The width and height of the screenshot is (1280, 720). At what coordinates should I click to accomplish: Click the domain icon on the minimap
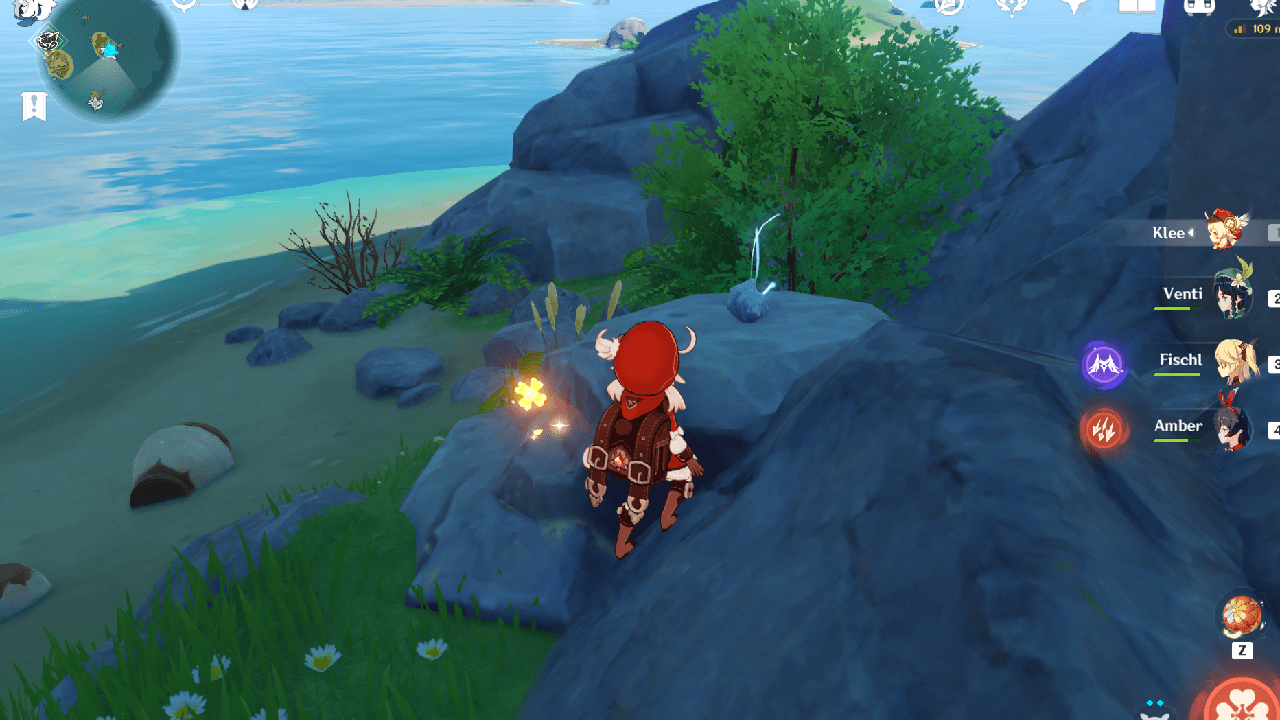tap(48, 41)
